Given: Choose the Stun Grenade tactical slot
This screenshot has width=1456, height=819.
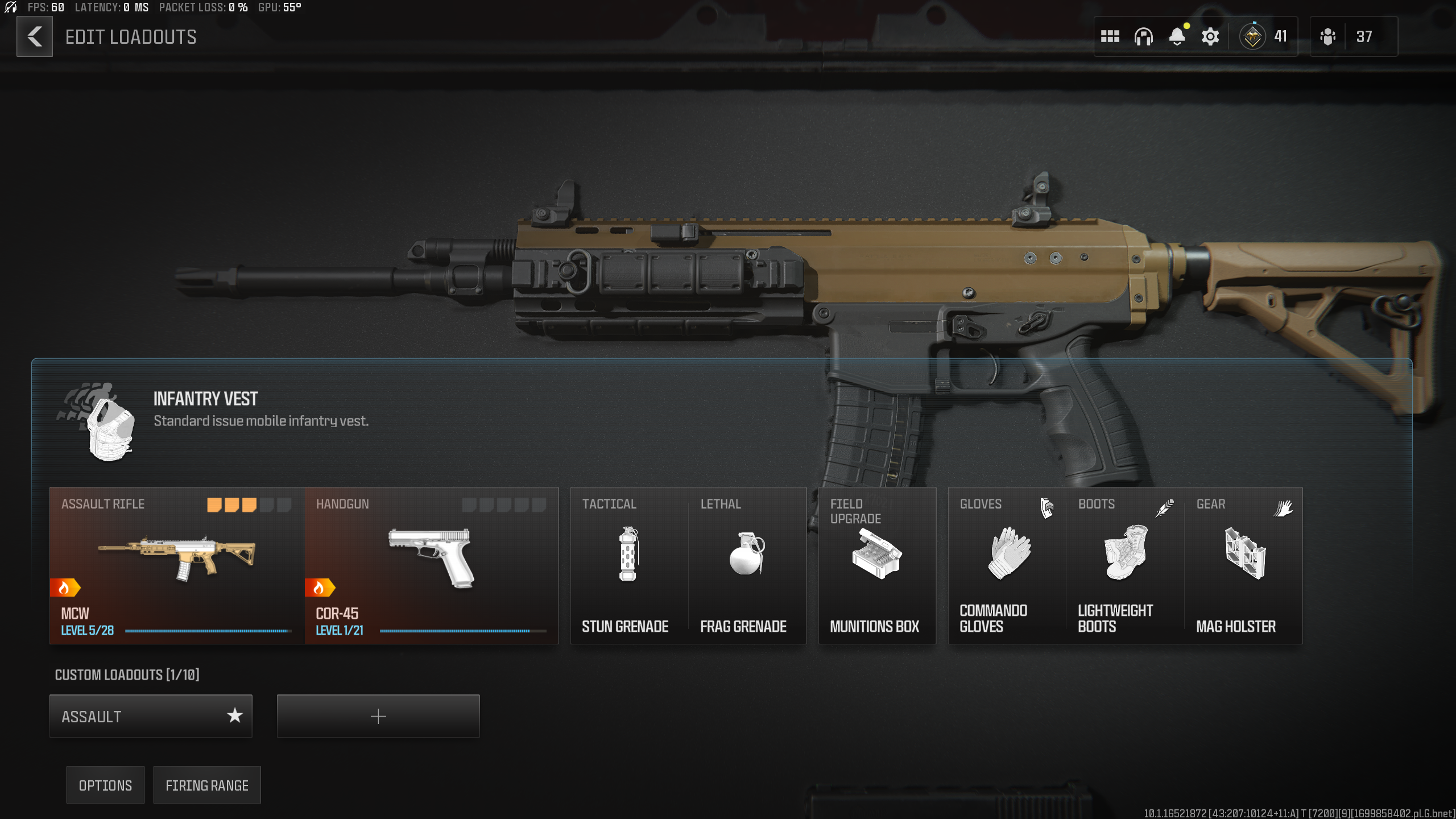Looking at the screenshot, I should pyautogui.click(x=628, y=565).
